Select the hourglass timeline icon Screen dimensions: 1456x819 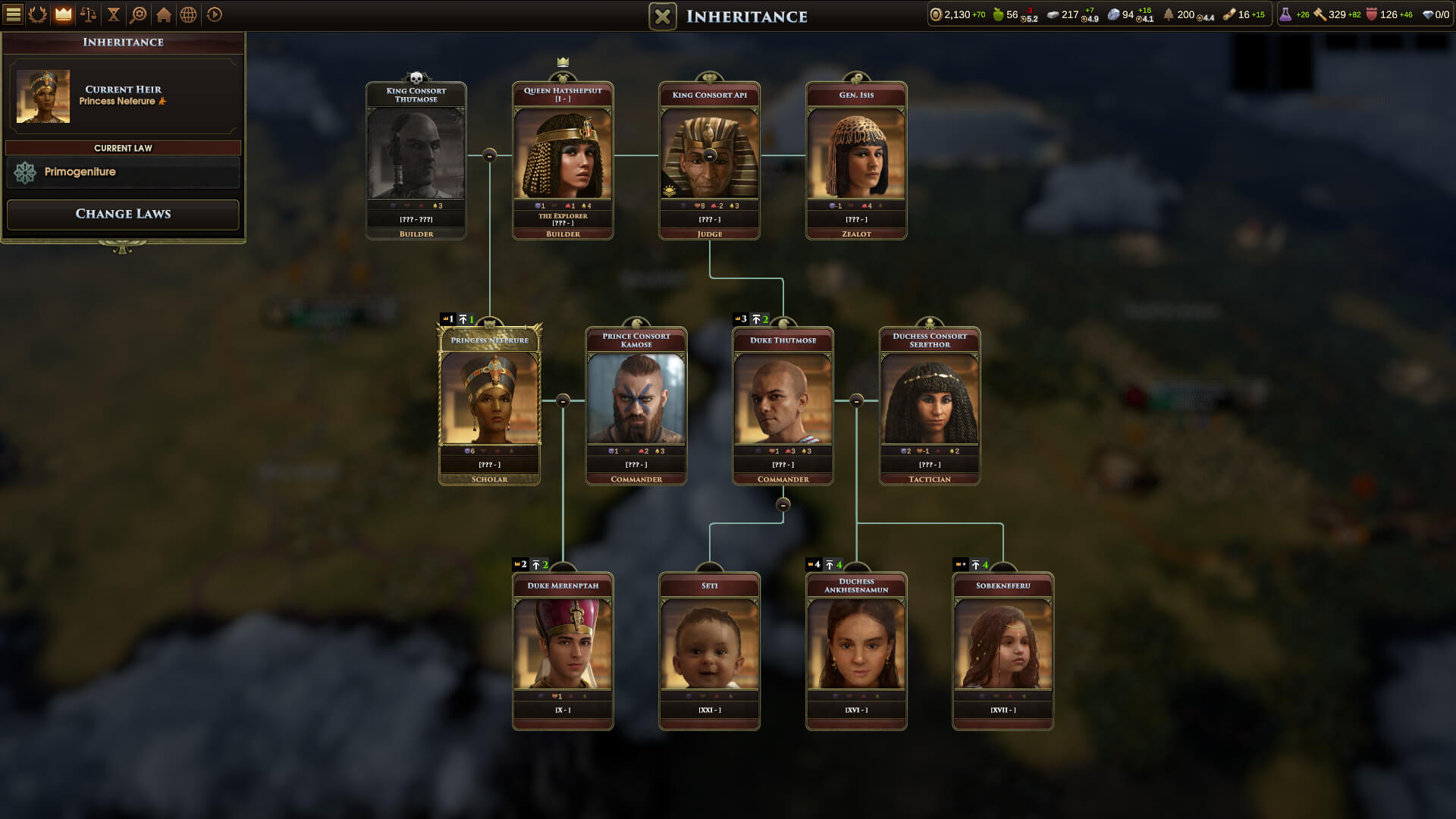(x=114, y=14)
